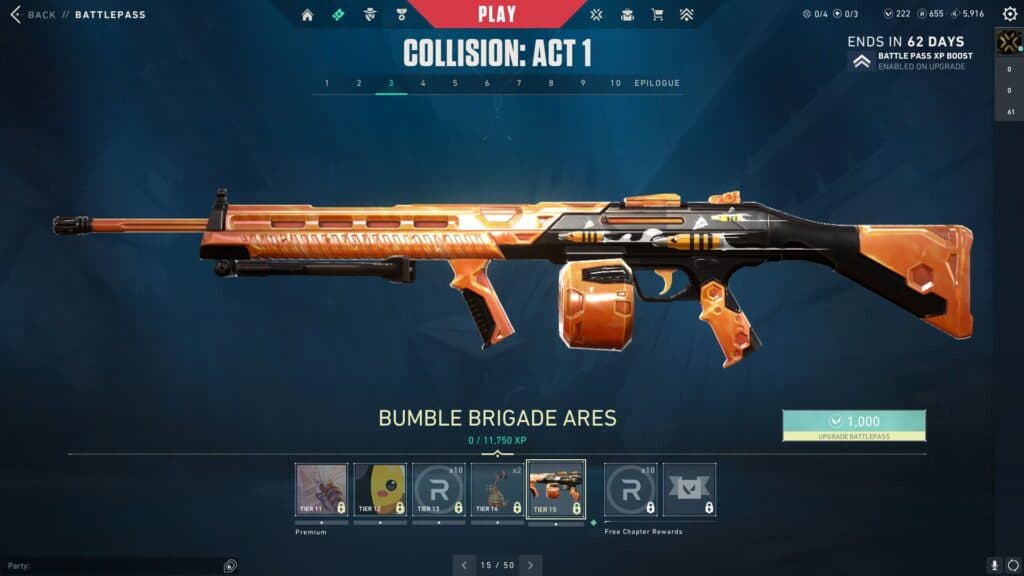Screen dimensions: 1024x576
Task: Go to the previous tier page
Action: pyautogui.click(x=463, y=565)
